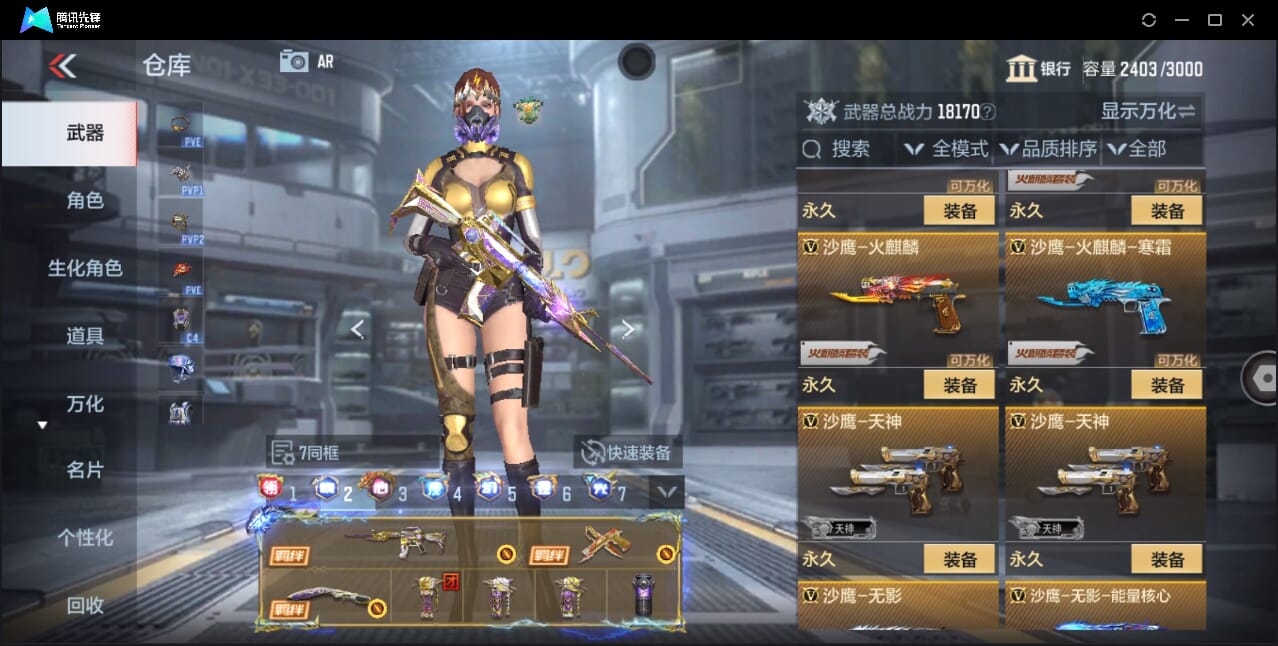Screen dimensions: 1278x646
Task: Toggle the 显示万化 switch
Action: tap(1148, 111)
